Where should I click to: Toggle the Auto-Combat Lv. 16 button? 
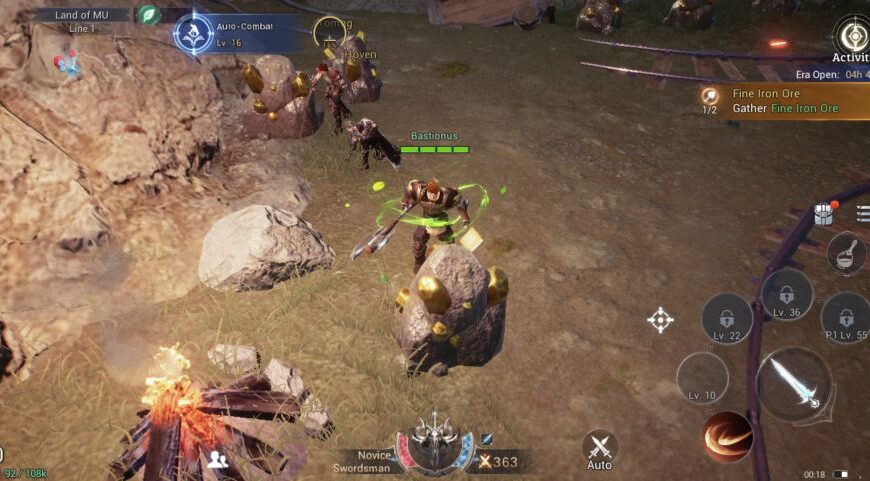(193, 34)
